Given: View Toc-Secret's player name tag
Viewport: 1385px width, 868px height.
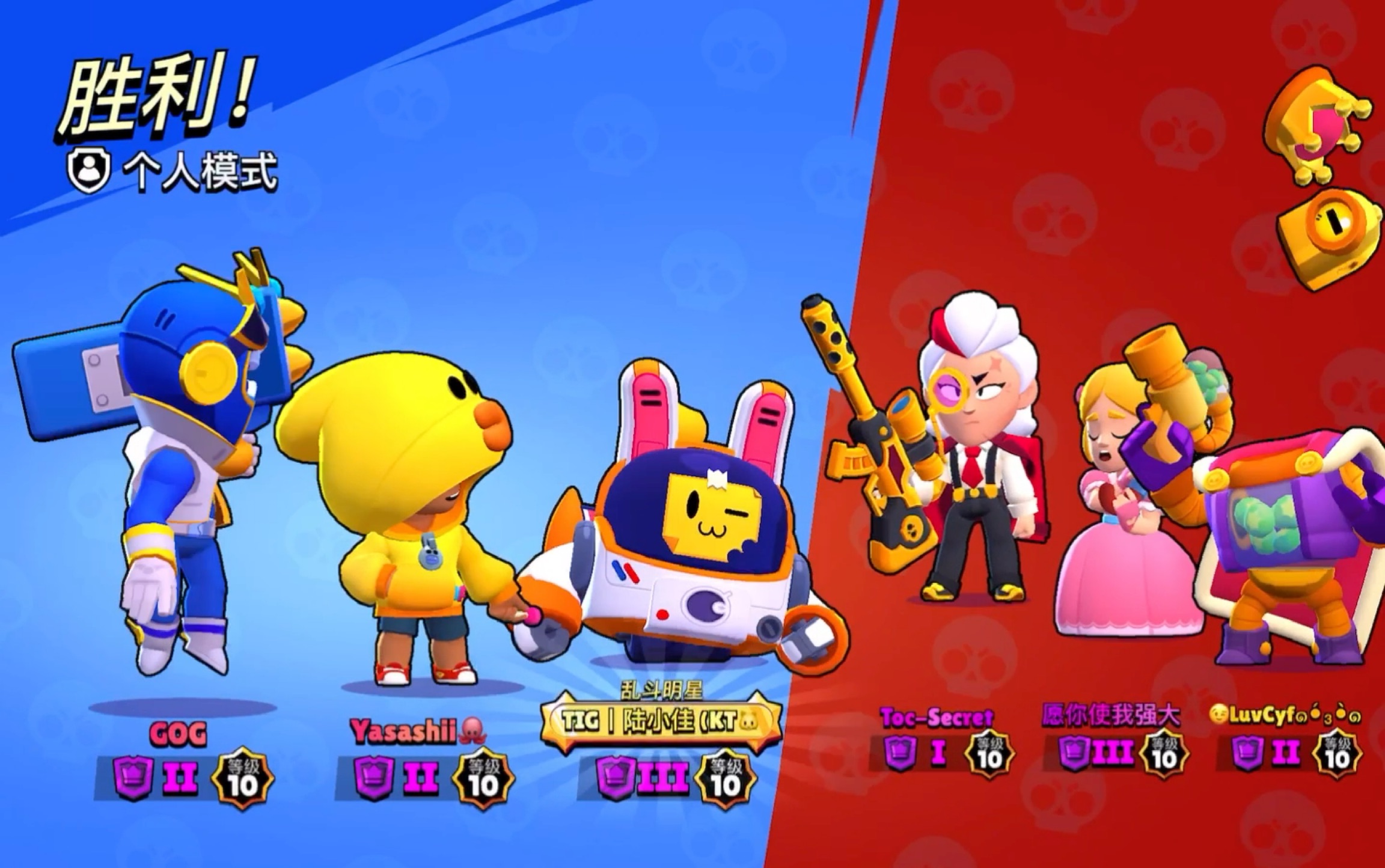Looking at the screenshot, I should pos(937,717).
